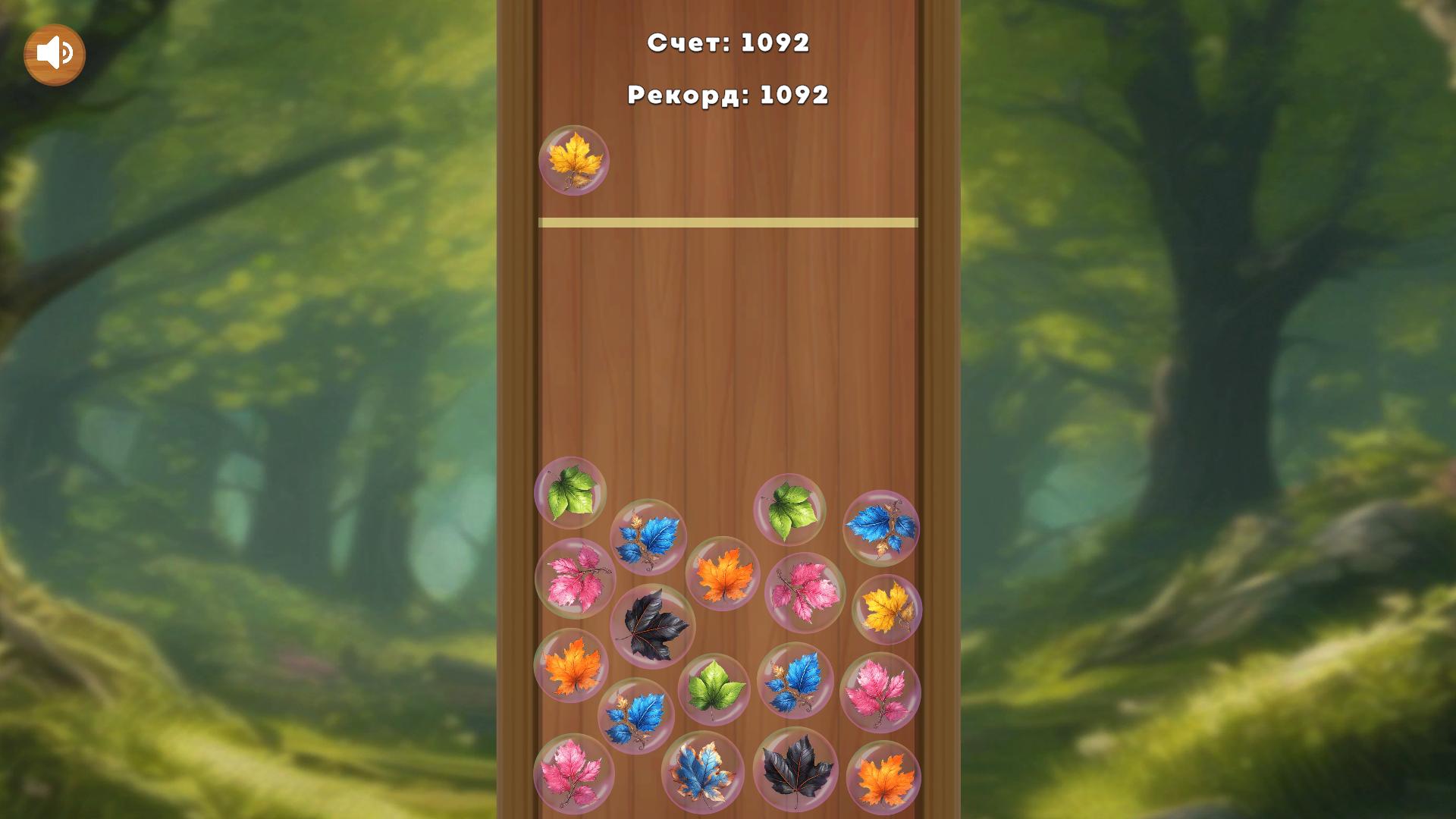Viewport: 1456px width, 819px height.
Task: Click the audio toggle in the top-left corner
Action: pyautogui.click(x=53, y=52)
